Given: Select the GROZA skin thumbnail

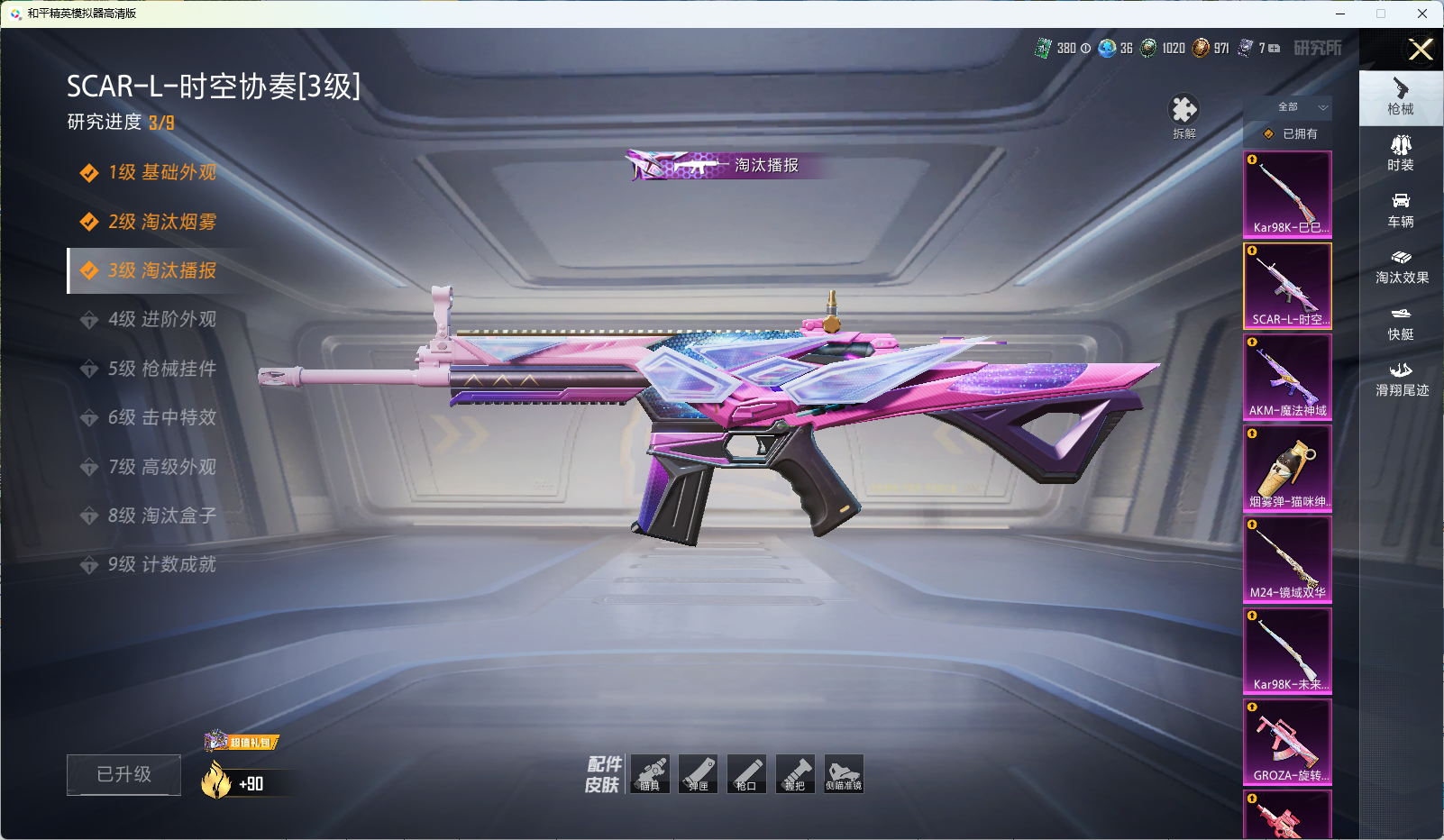Looking at the screenshot, I should 1287,742.
